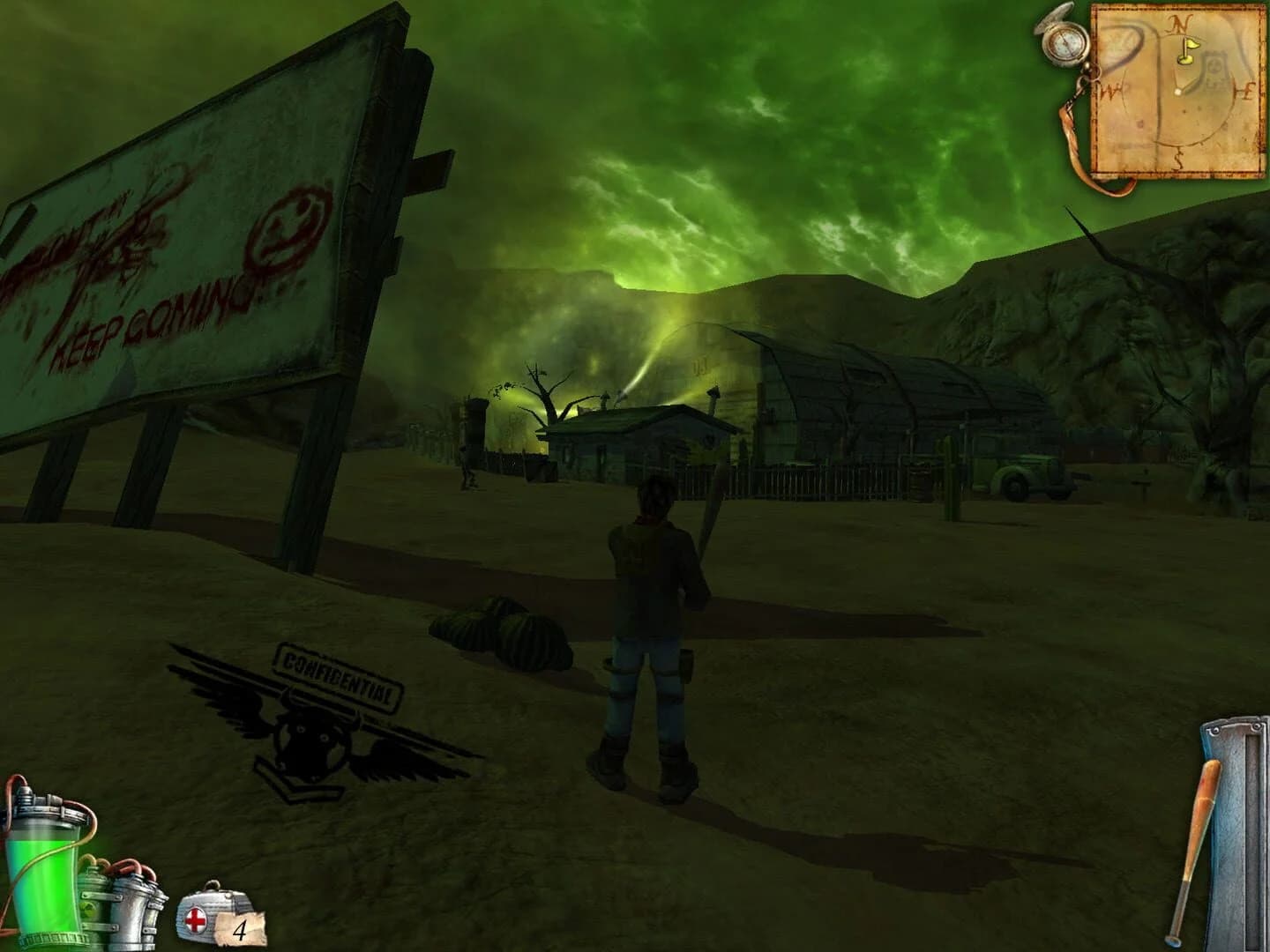This screenshot has height=952, width=1270.
Task: Click the leather strap below the compass
Action: 1074,132
